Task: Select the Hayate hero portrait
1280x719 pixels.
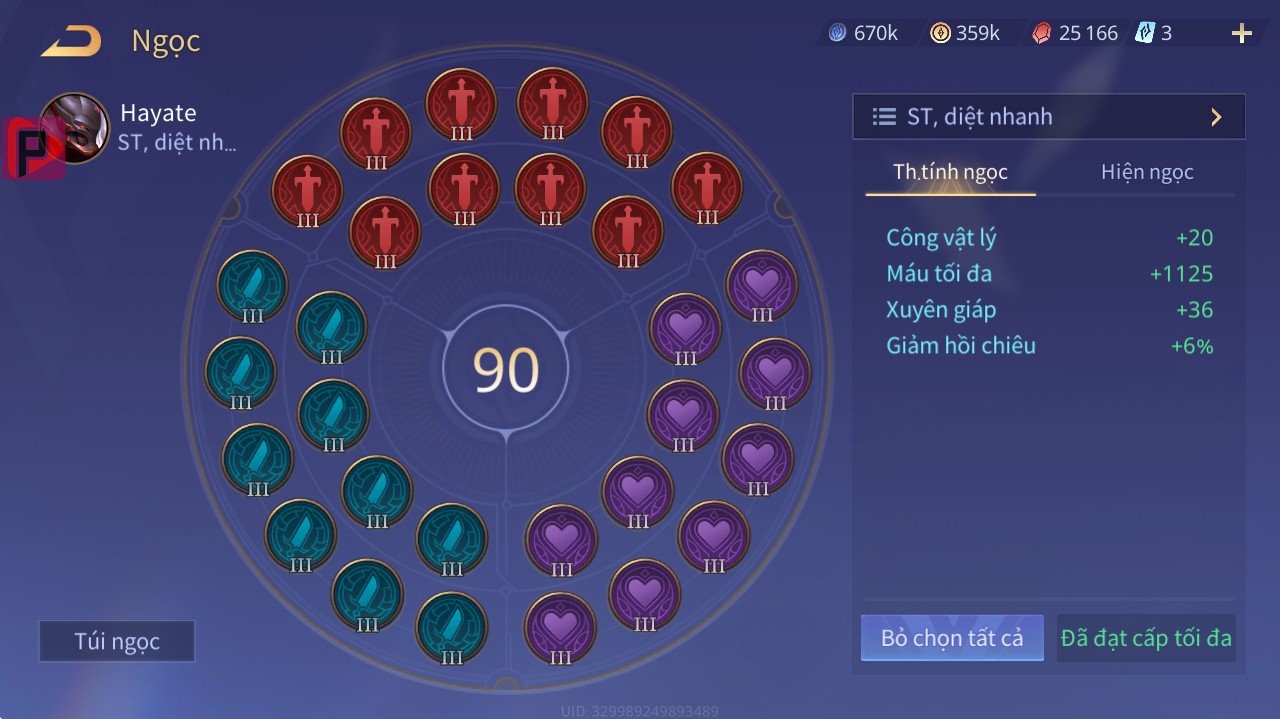Action: point(76,128)
